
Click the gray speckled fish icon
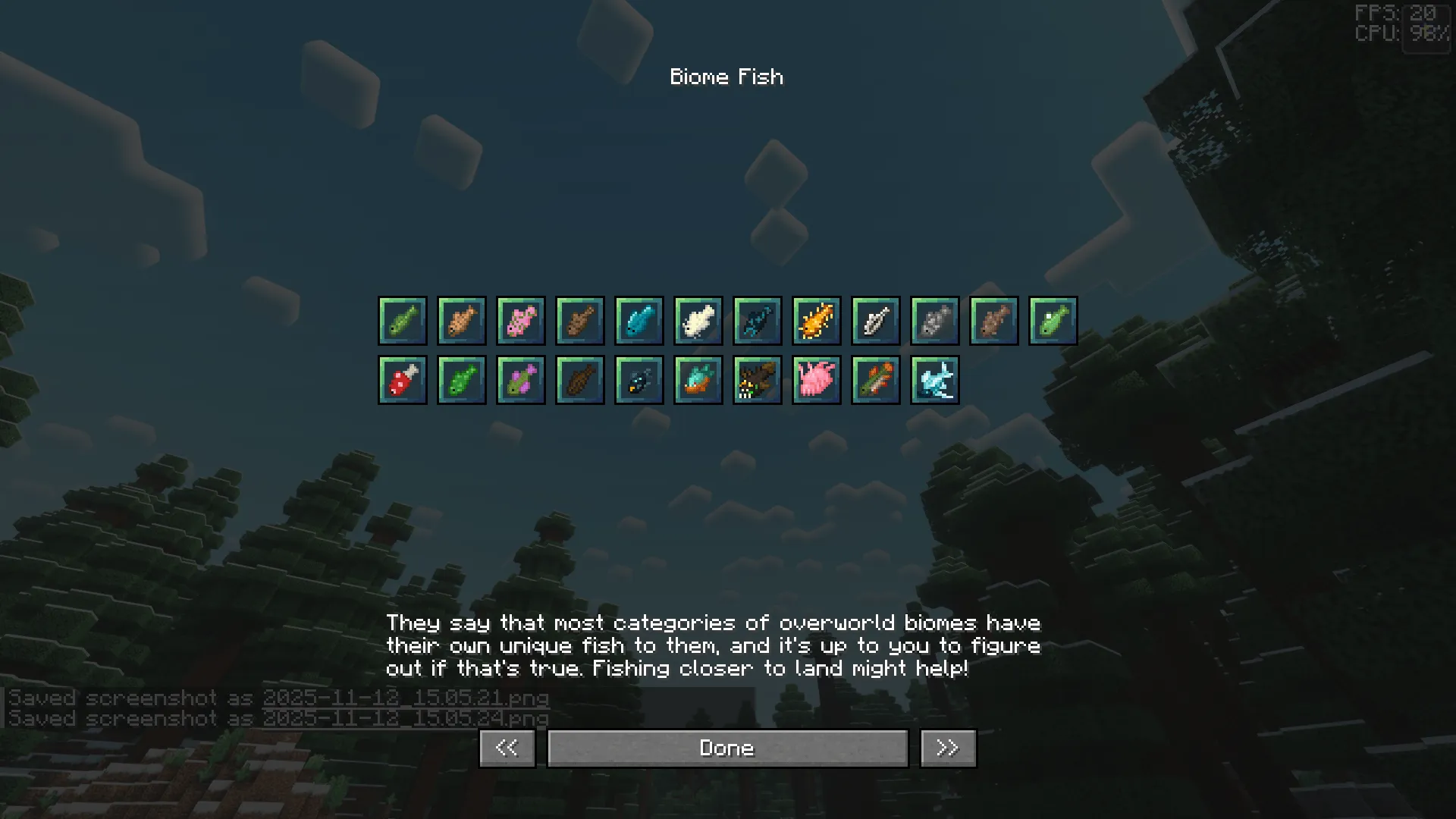coord(935,320)
